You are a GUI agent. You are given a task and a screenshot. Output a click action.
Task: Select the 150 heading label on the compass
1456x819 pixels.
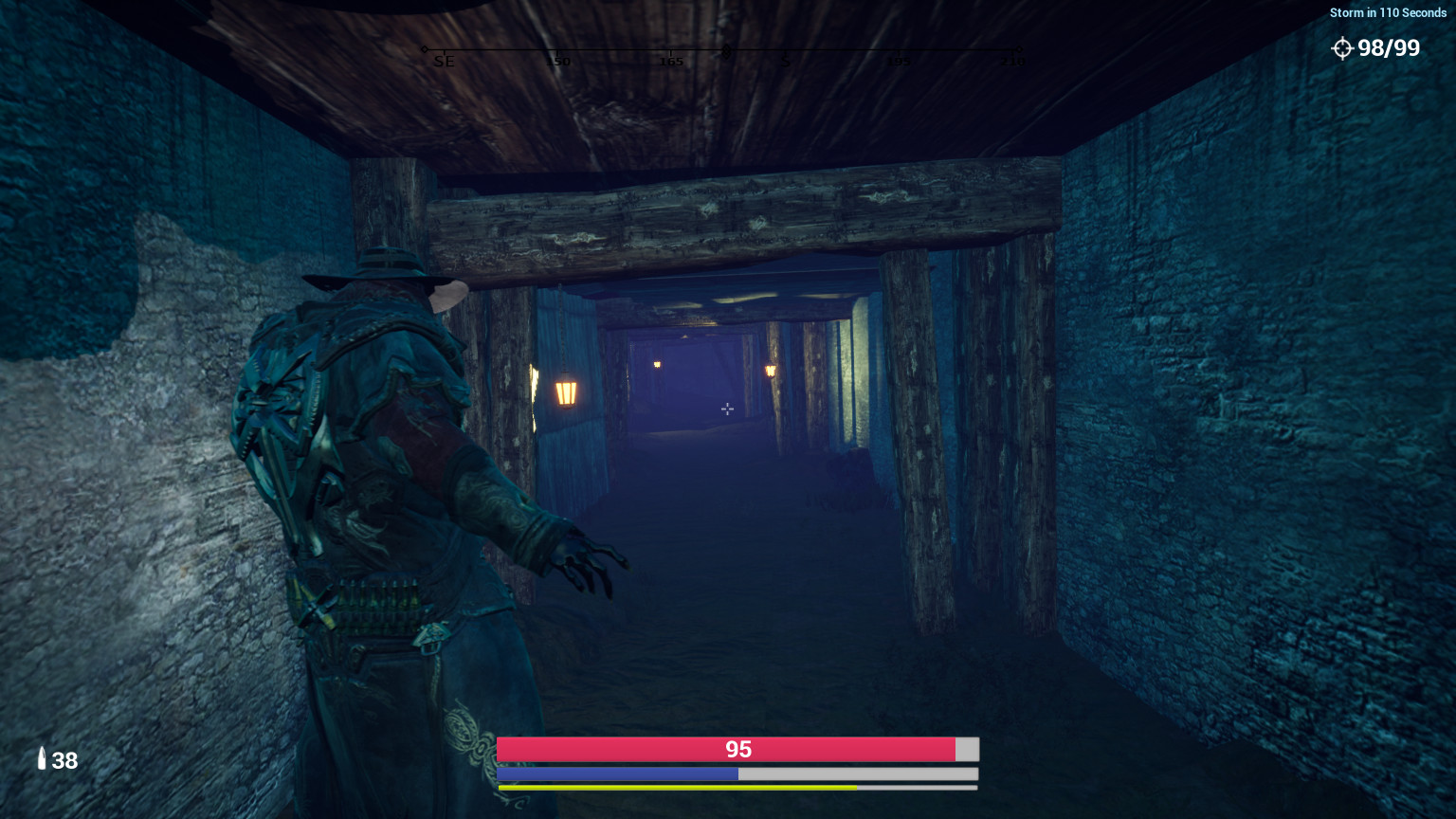tap(557, 61)
